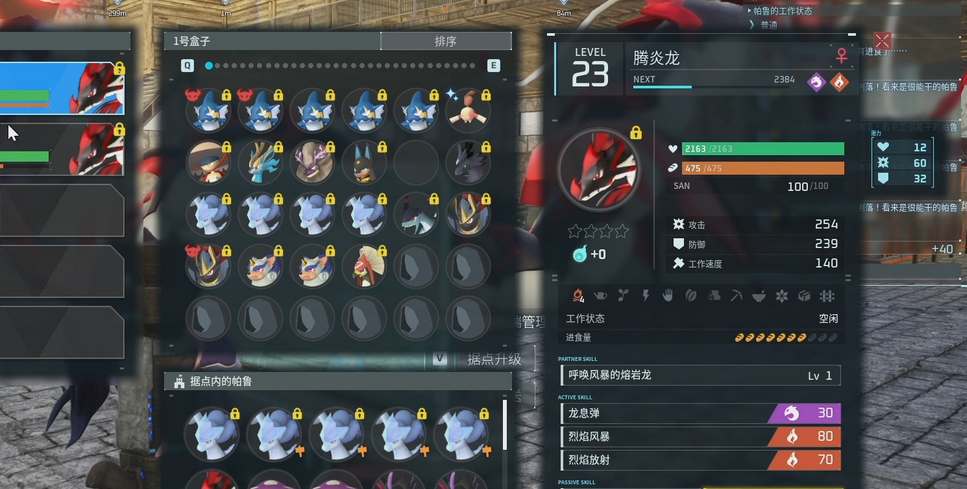This screenshot has height=489, width=967.
Task: Pick the hat-wearing brown pal slot
Action: [x=208, y=161]
